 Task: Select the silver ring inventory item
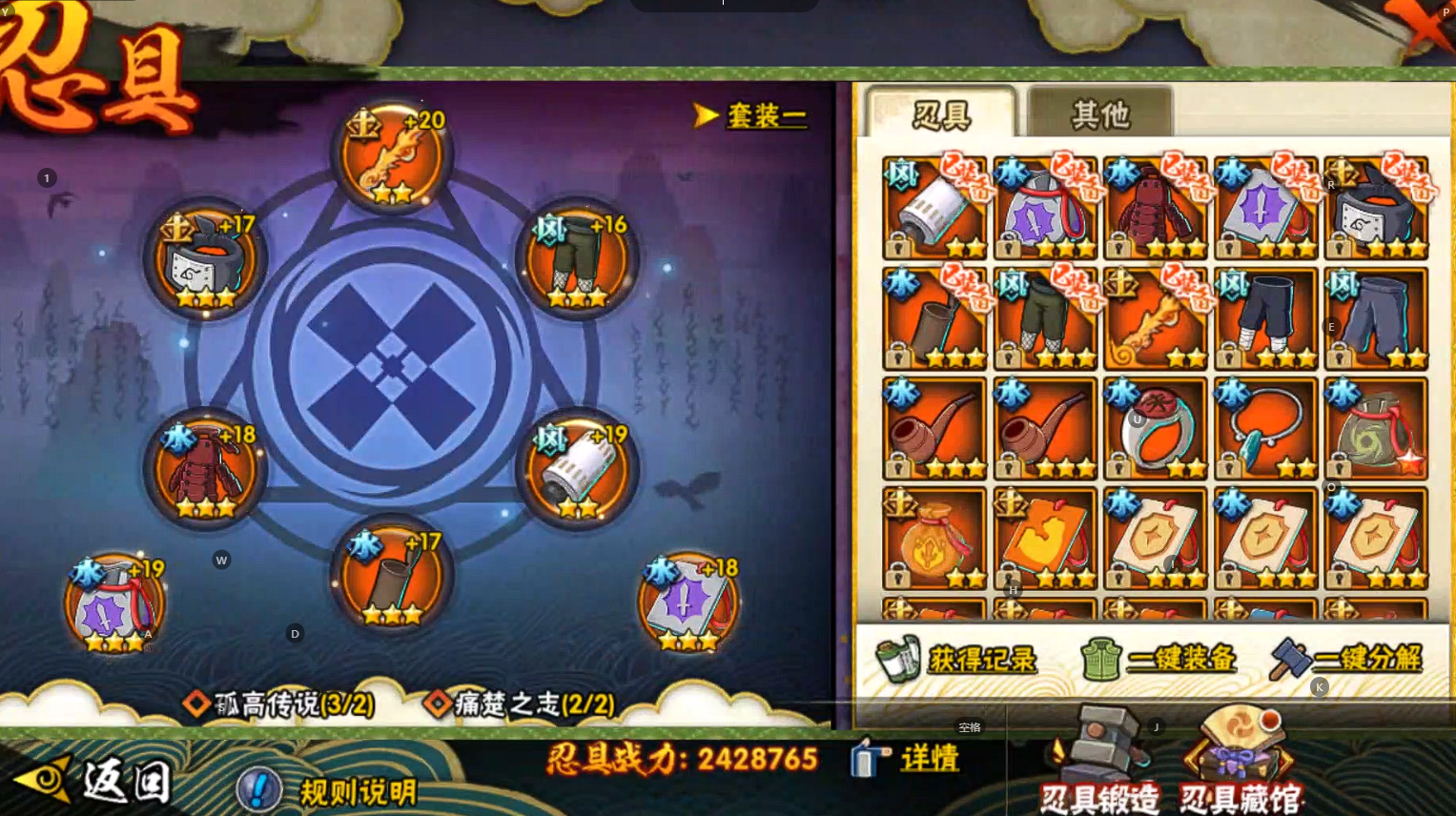[x=1155, y=428]
